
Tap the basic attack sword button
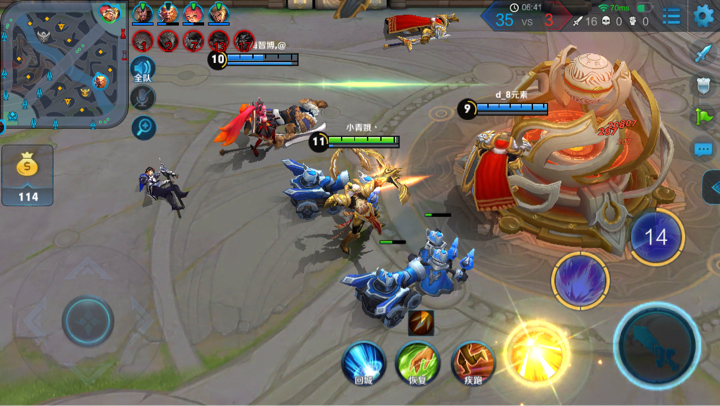657,345
